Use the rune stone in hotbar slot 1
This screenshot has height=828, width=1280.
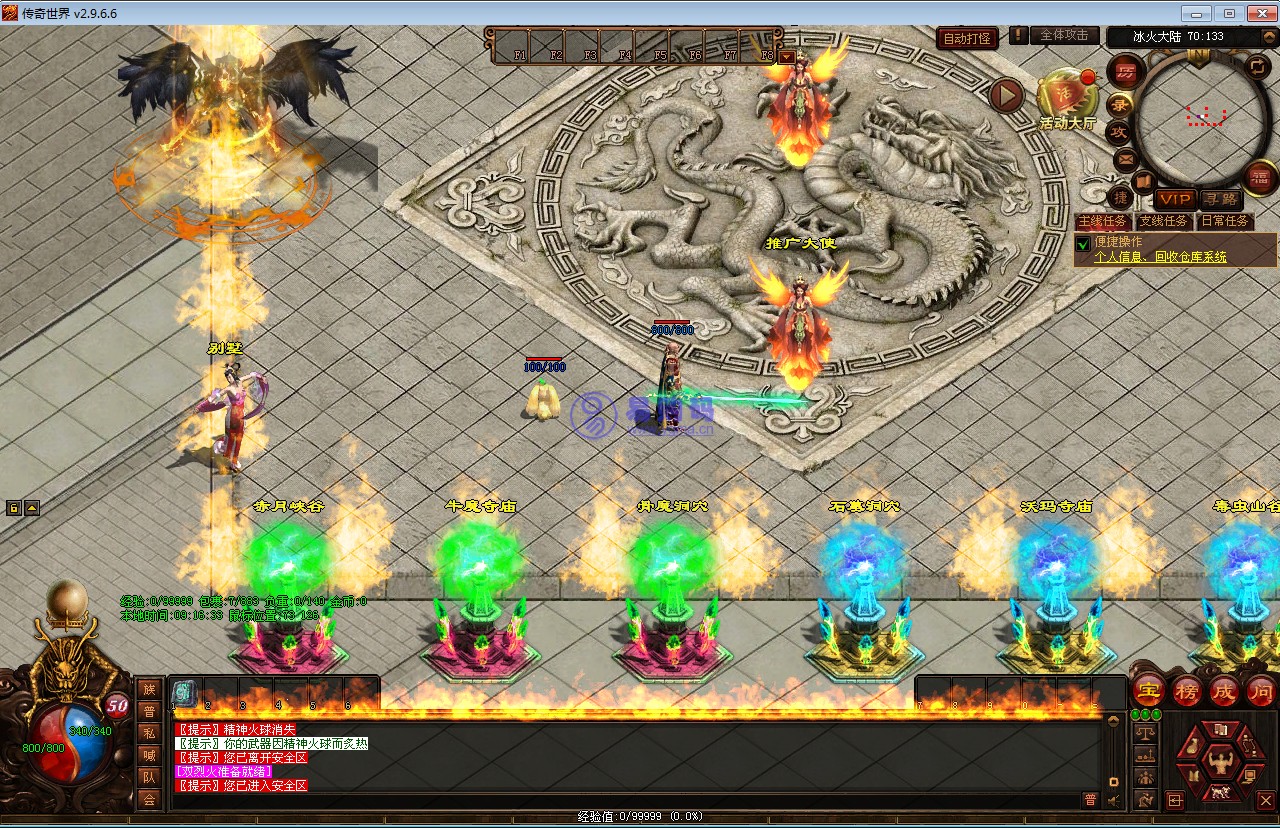184,691
